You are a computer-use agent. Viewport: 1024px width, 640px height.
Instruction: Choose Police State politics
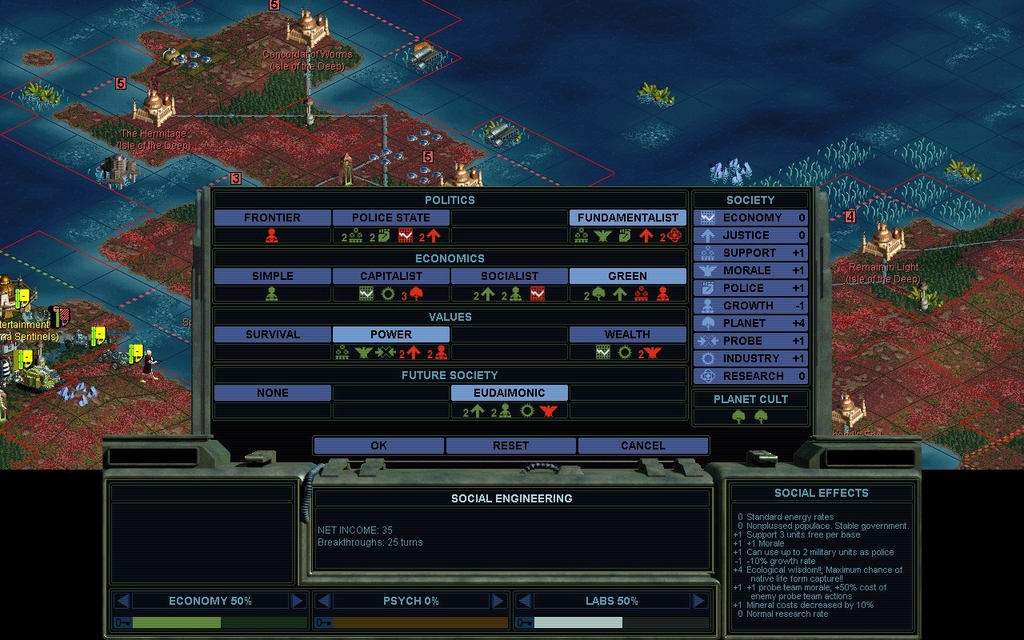click(391, 218)
